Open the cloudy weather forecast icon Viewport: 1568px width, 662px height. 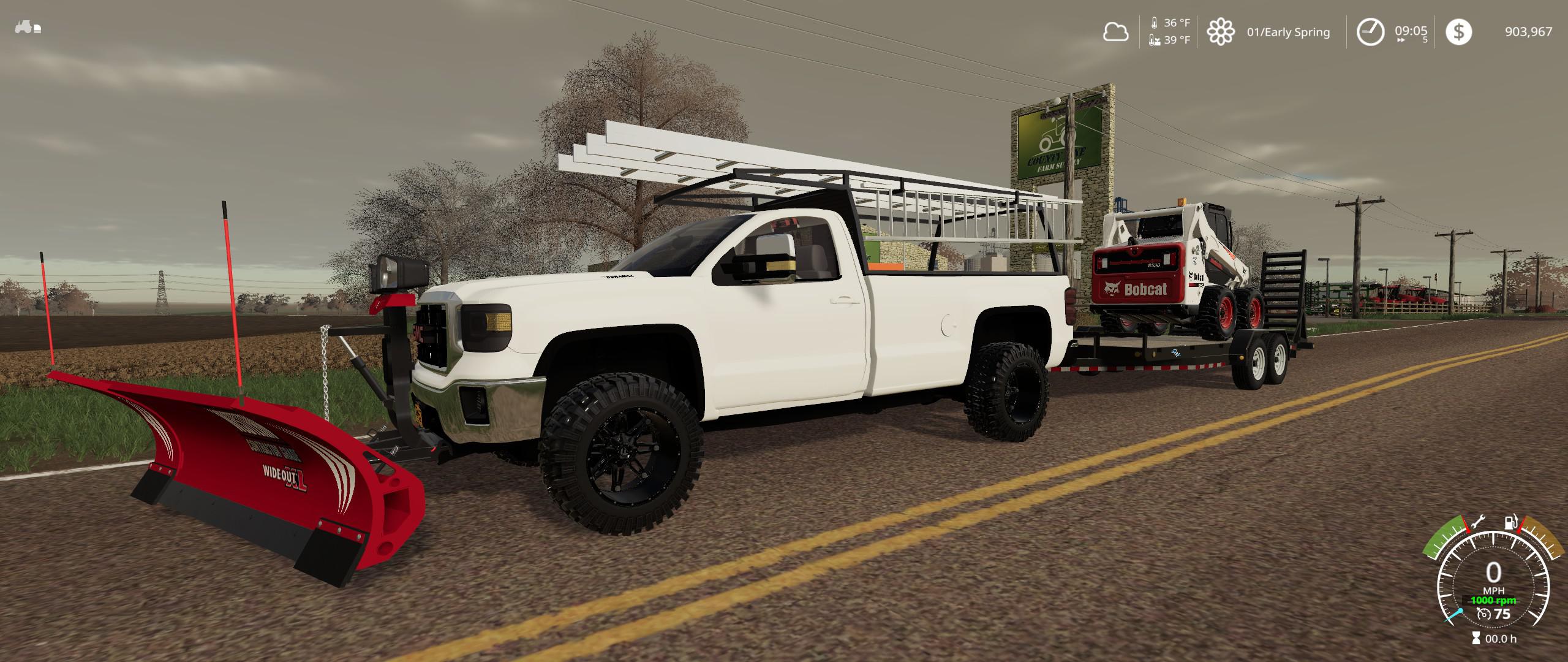1115,32
